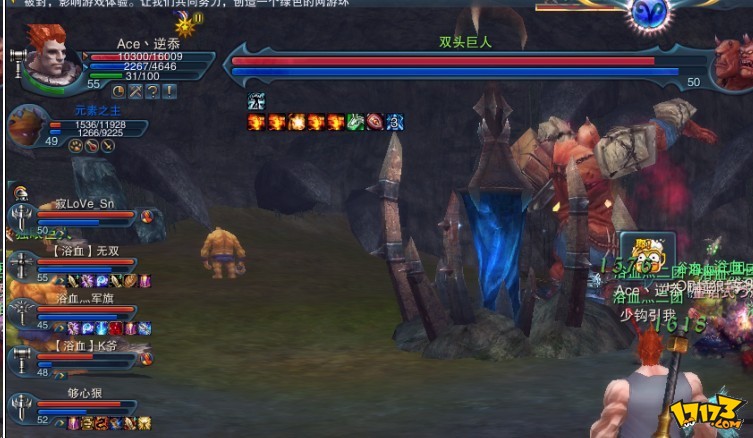Click the clock icon under the player frame
The height and width of the screenshot is (438, 753).
click(118, 91)
